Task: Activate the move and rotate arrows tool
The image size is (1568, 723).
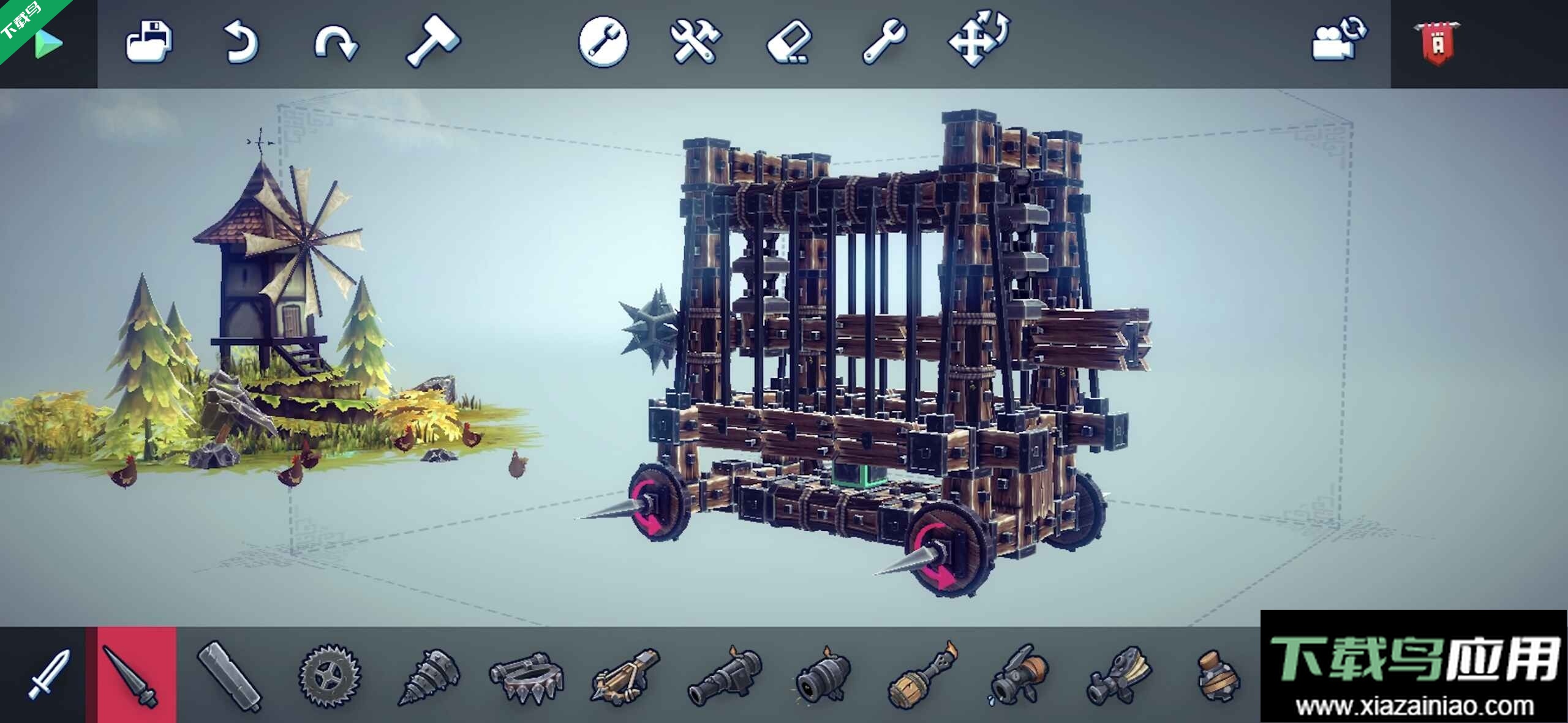Action: coord(979,38)
